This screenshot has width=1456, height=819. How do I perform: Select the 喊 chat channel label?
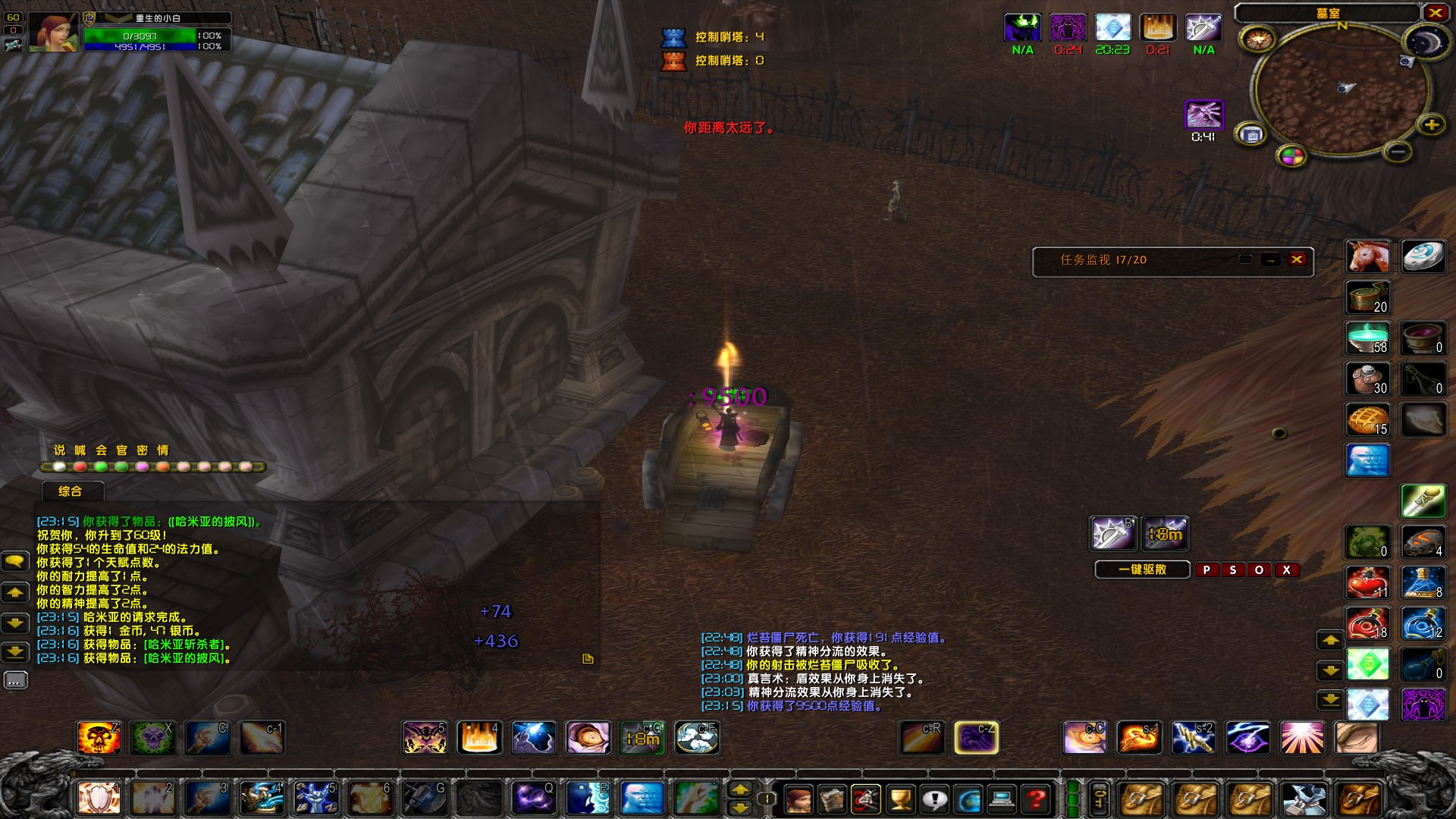coord(81,450)
